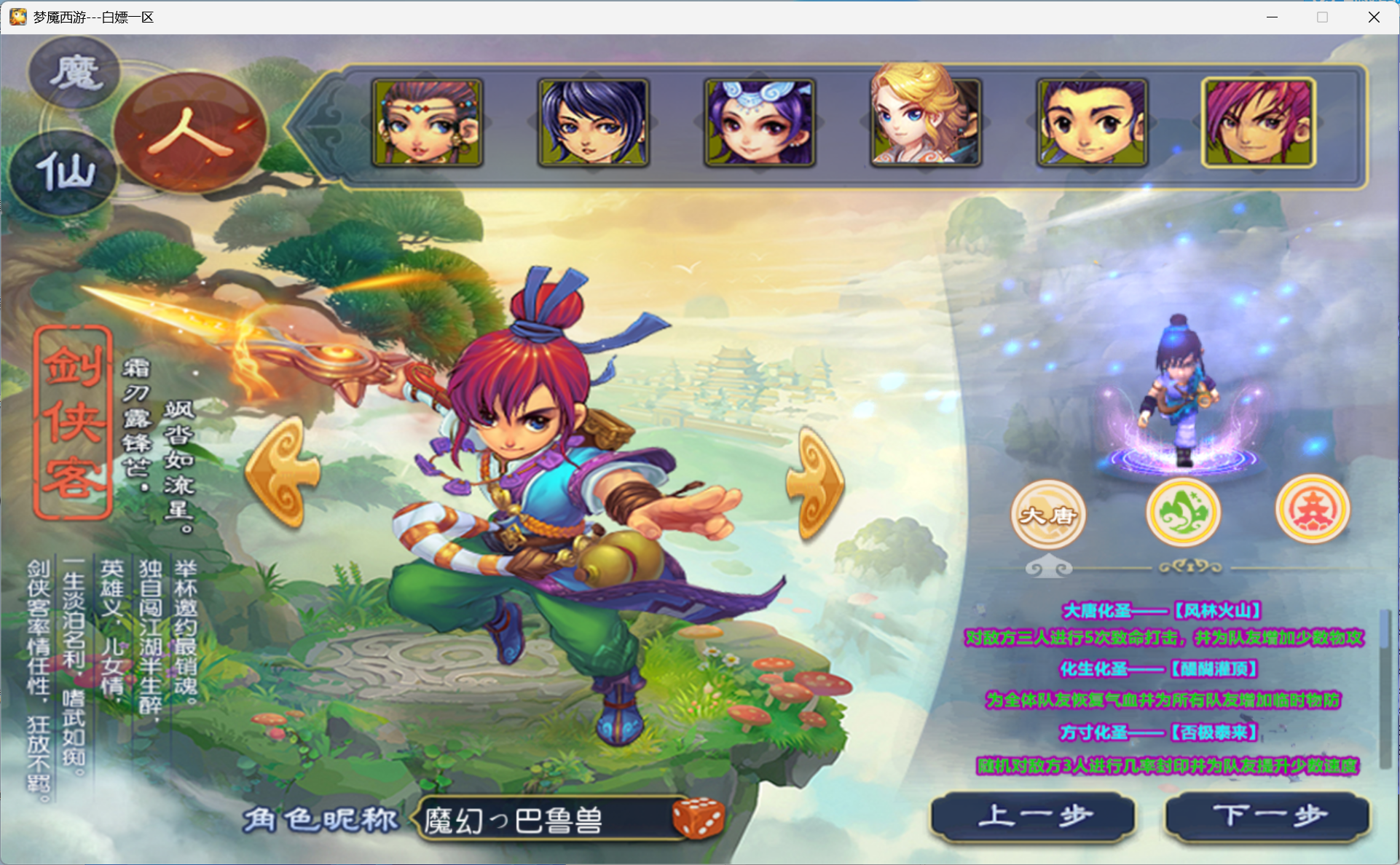Viewport: 1400px width, 865px height.
Task: Proceed with the 下一步 button
Action: [x=1267, y=816]
